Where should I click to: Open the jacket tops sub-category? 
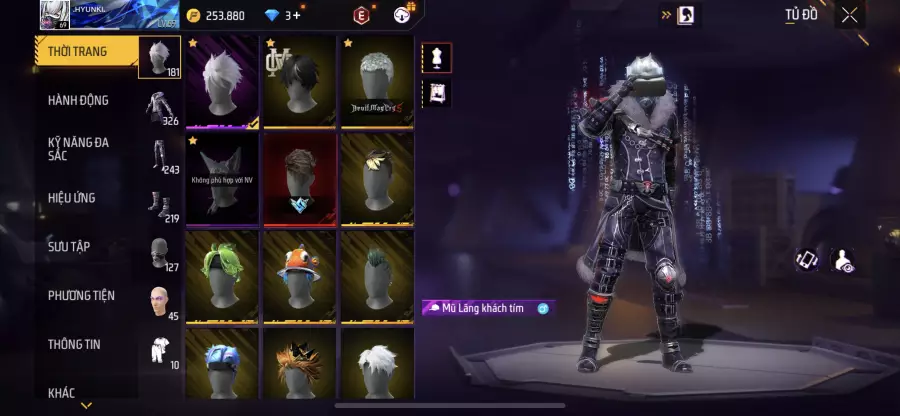tap(159, 107)
